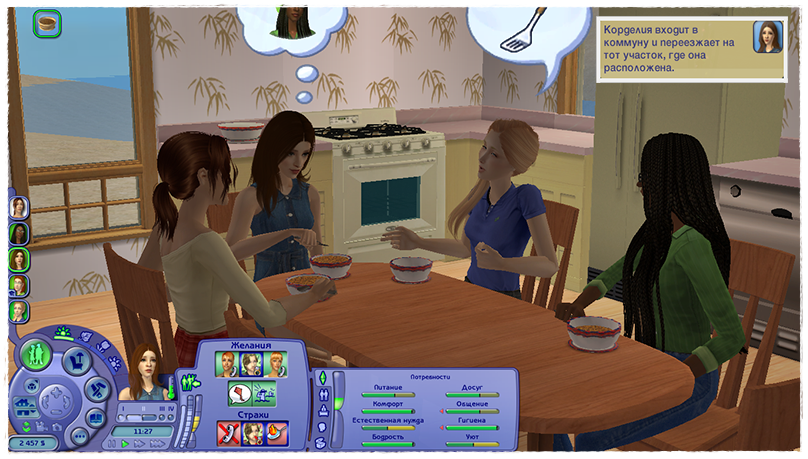Open the Inventory box tab
The image size is (808, 459).
(x=321, y=442)
